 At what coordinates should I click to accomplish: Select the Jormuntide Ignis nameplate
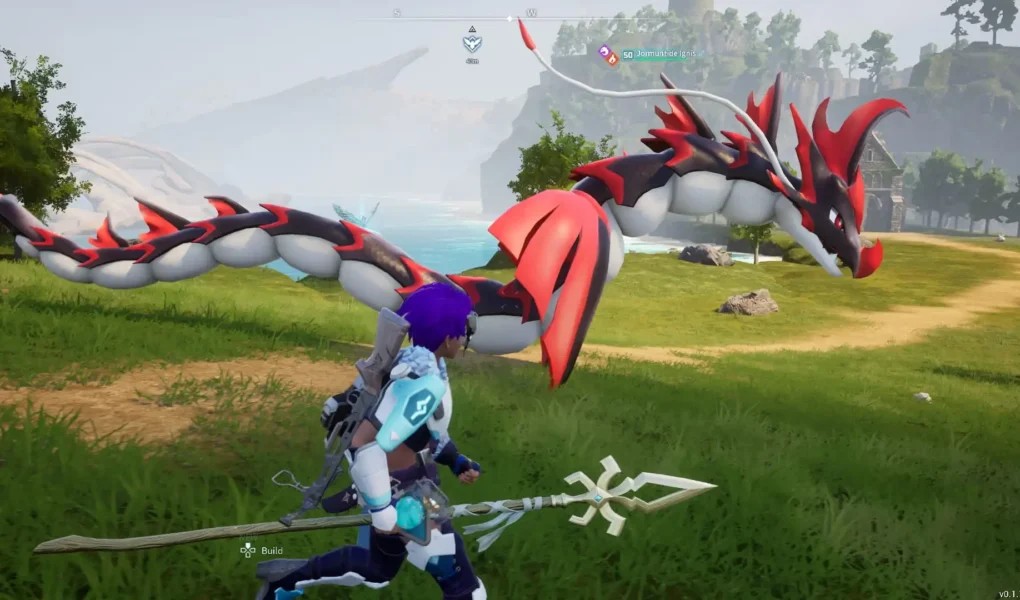pos(660,55)
